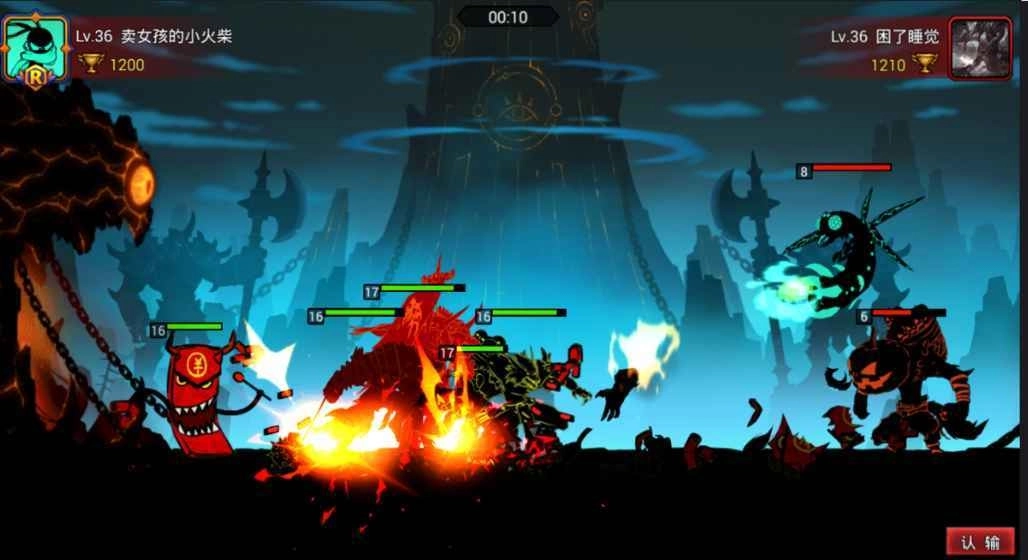This screenshot has height=560, width=1028.
Task: Open the left player's green ninja avatar
Action: point(35,47)
